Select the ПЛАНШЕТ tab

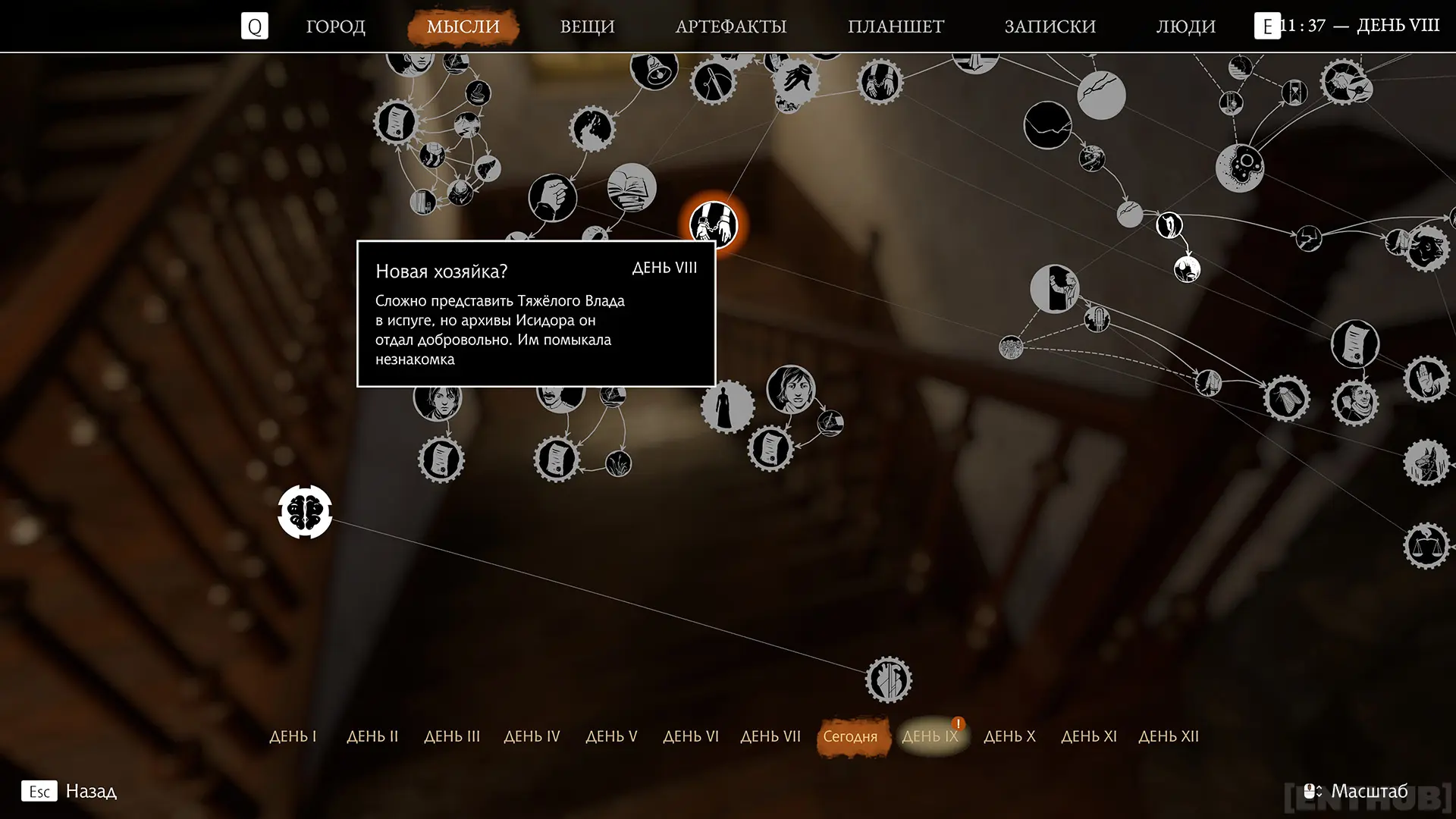[x=896, y=27]
